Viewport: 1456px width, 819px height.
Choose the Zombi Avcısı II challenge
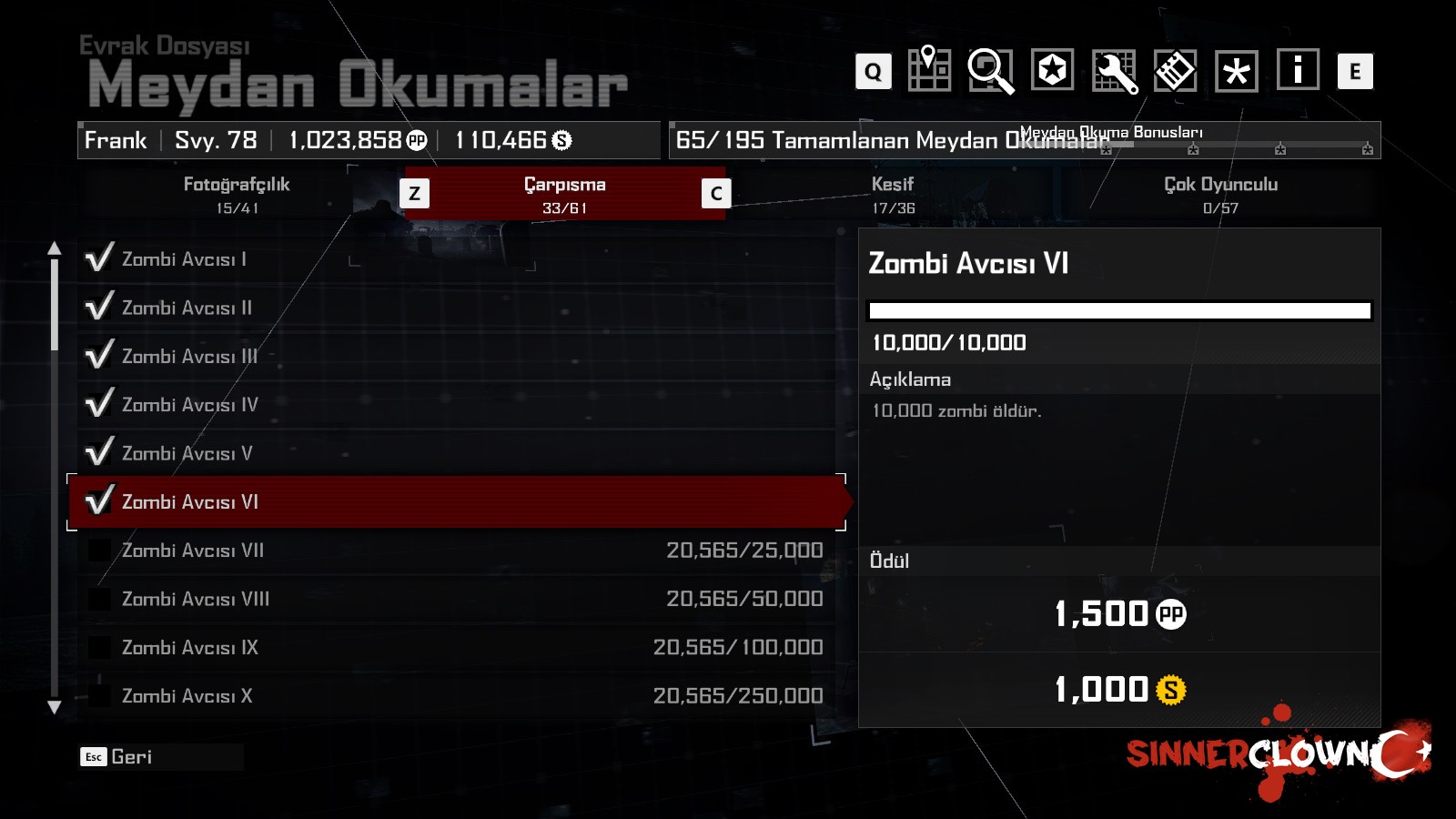pos(455,308)
